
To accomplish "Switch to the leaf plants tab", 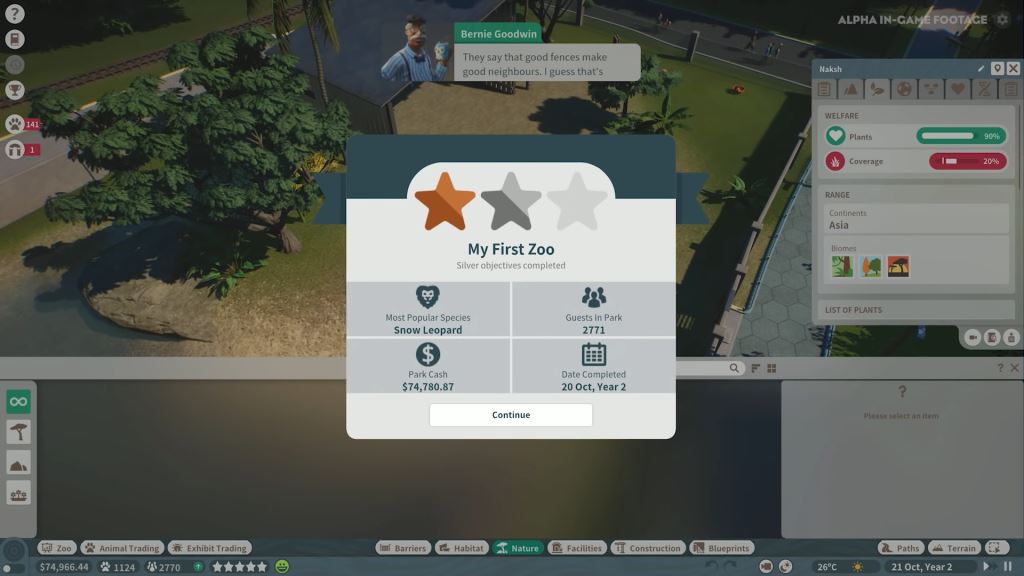I will click(x=877, y=89).
